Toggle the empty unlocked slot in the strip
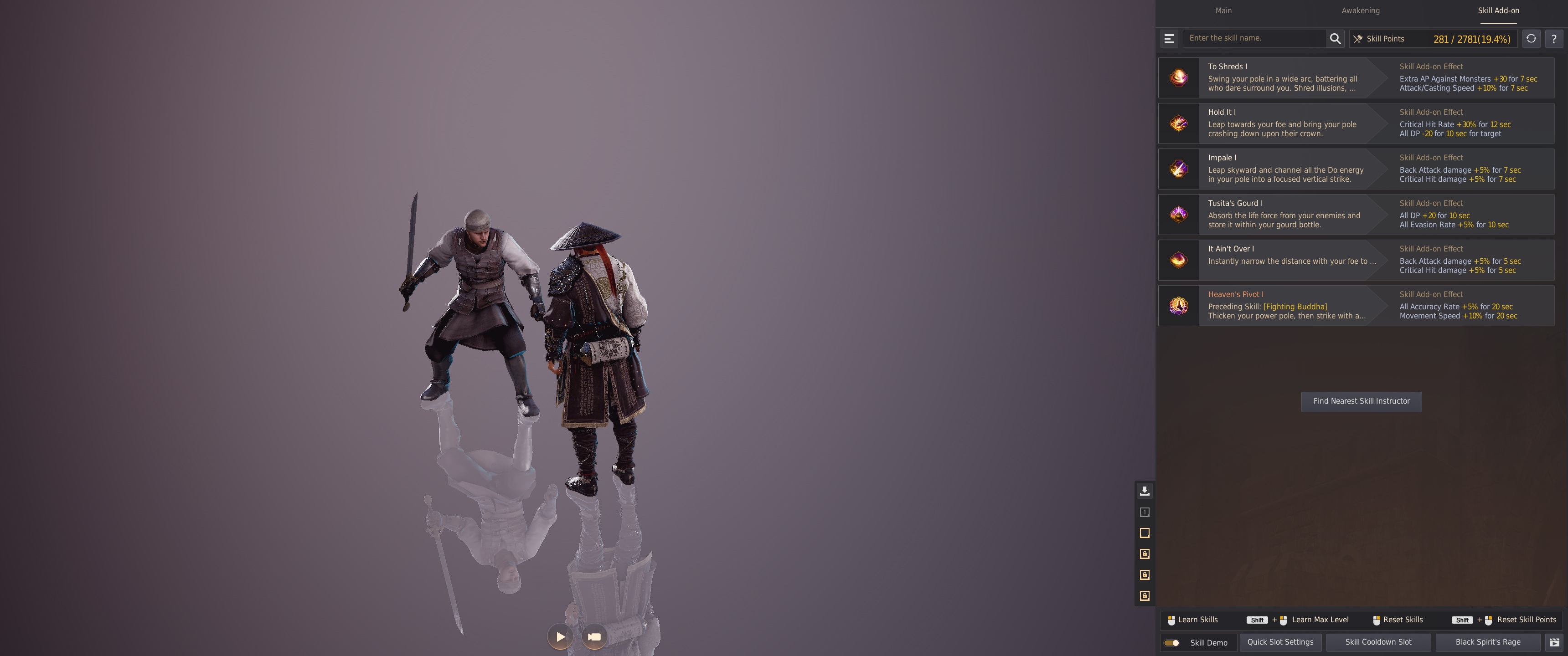1568x656 pixels. tap(1145, 533)
